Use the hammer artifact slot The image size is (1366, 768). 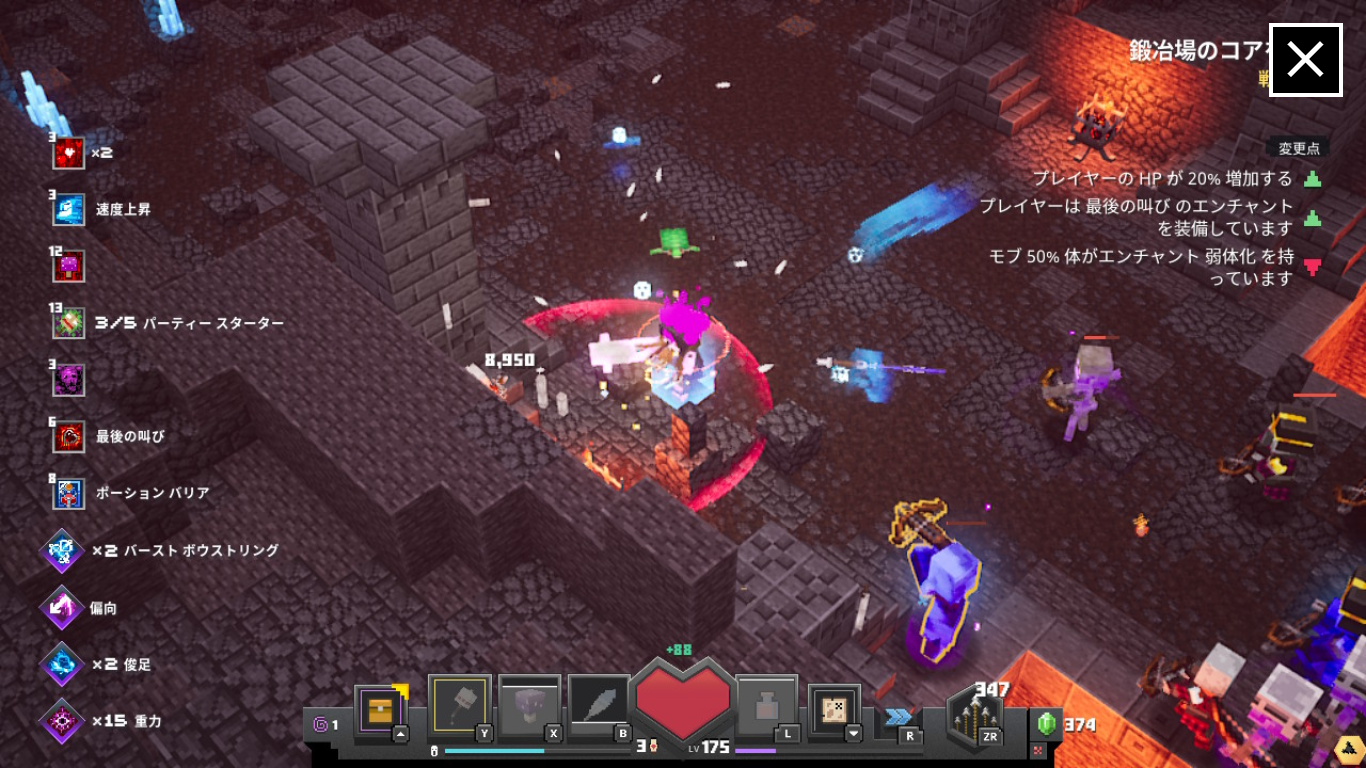[459, 707]
